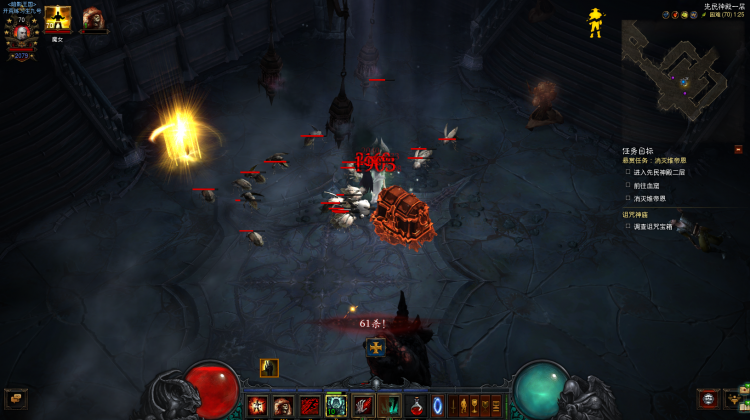This screenshot has width=750, height=420.
Task: Use the red health potion
Action: 414,406
